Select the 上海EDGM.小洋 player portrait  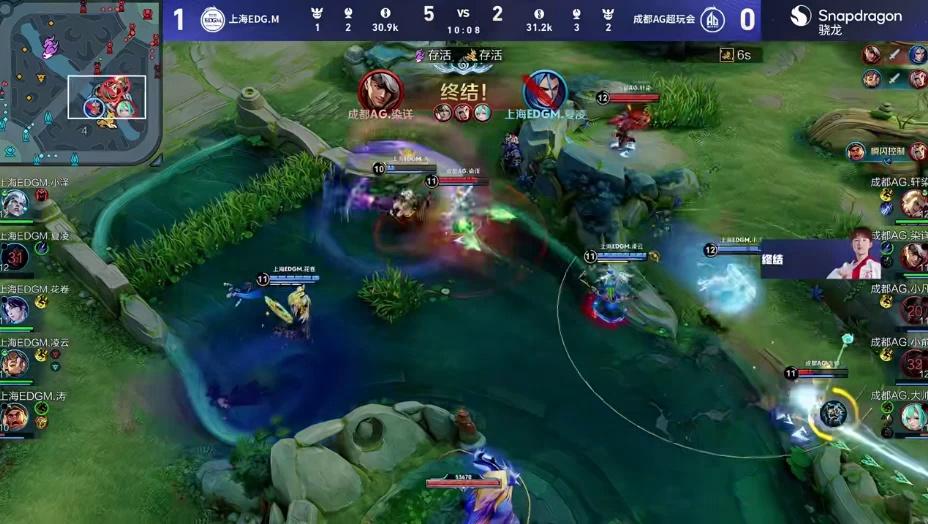pyautogui.click(x=14, y=204)
